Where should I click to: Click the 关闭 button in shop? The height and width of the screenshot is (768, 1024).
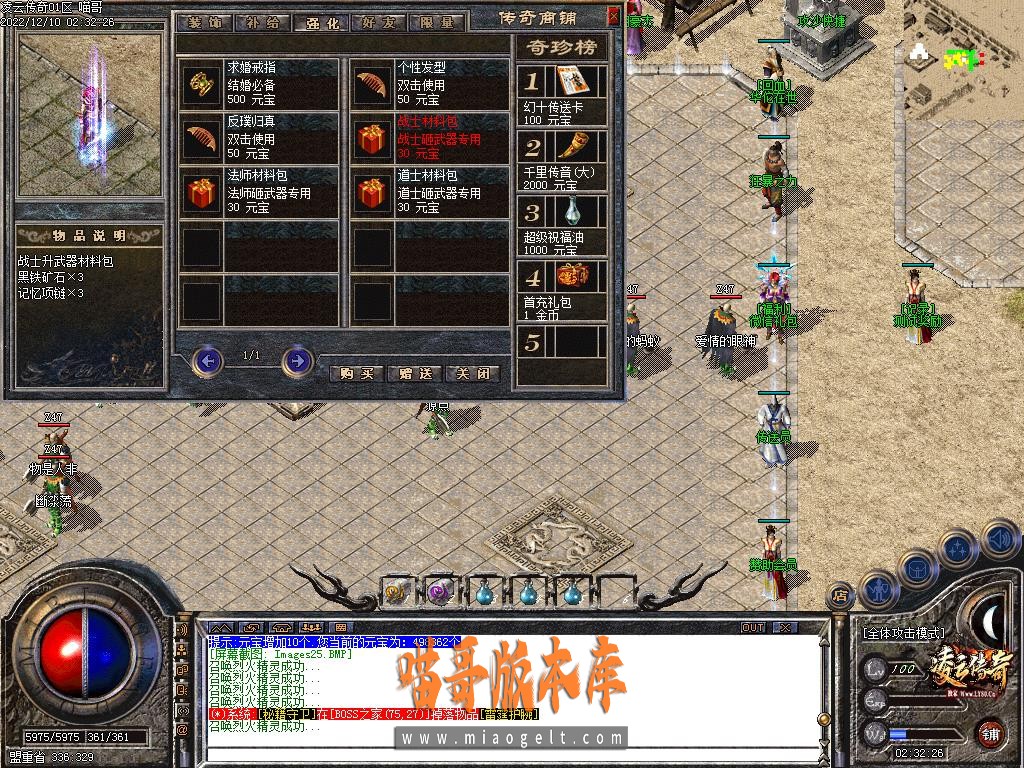point(472,373)
